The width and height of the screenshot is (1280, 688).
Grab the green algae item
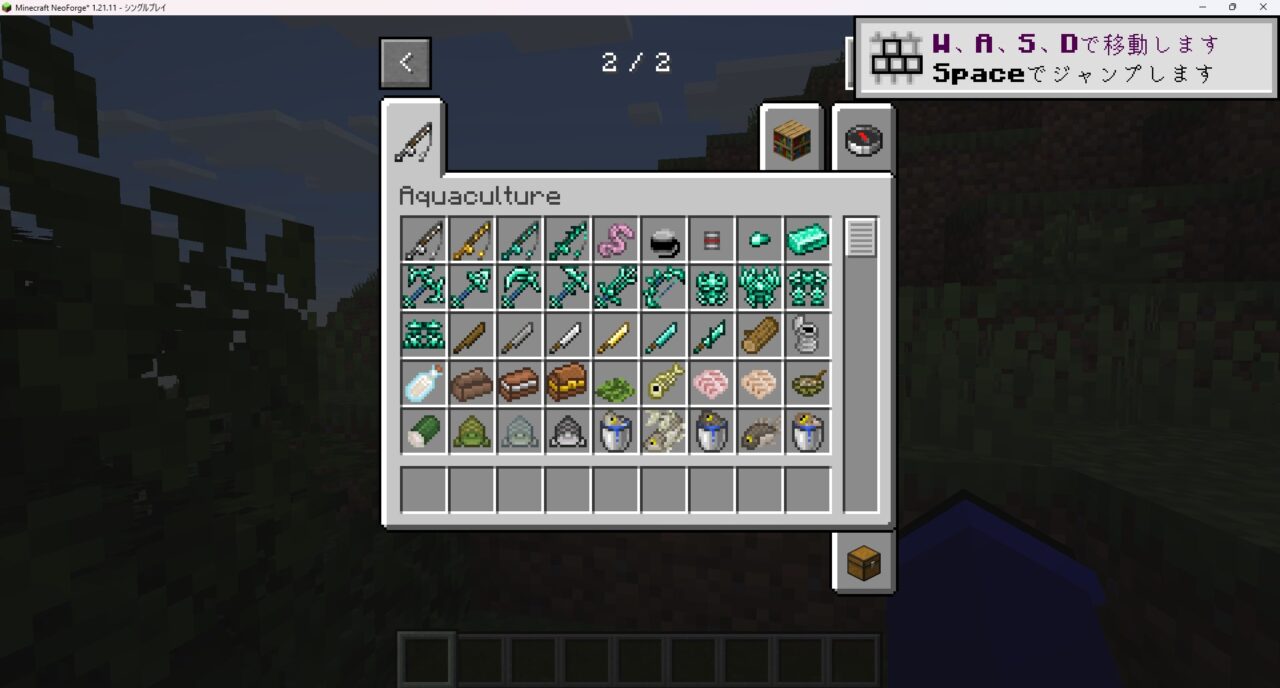coord(616,384)
